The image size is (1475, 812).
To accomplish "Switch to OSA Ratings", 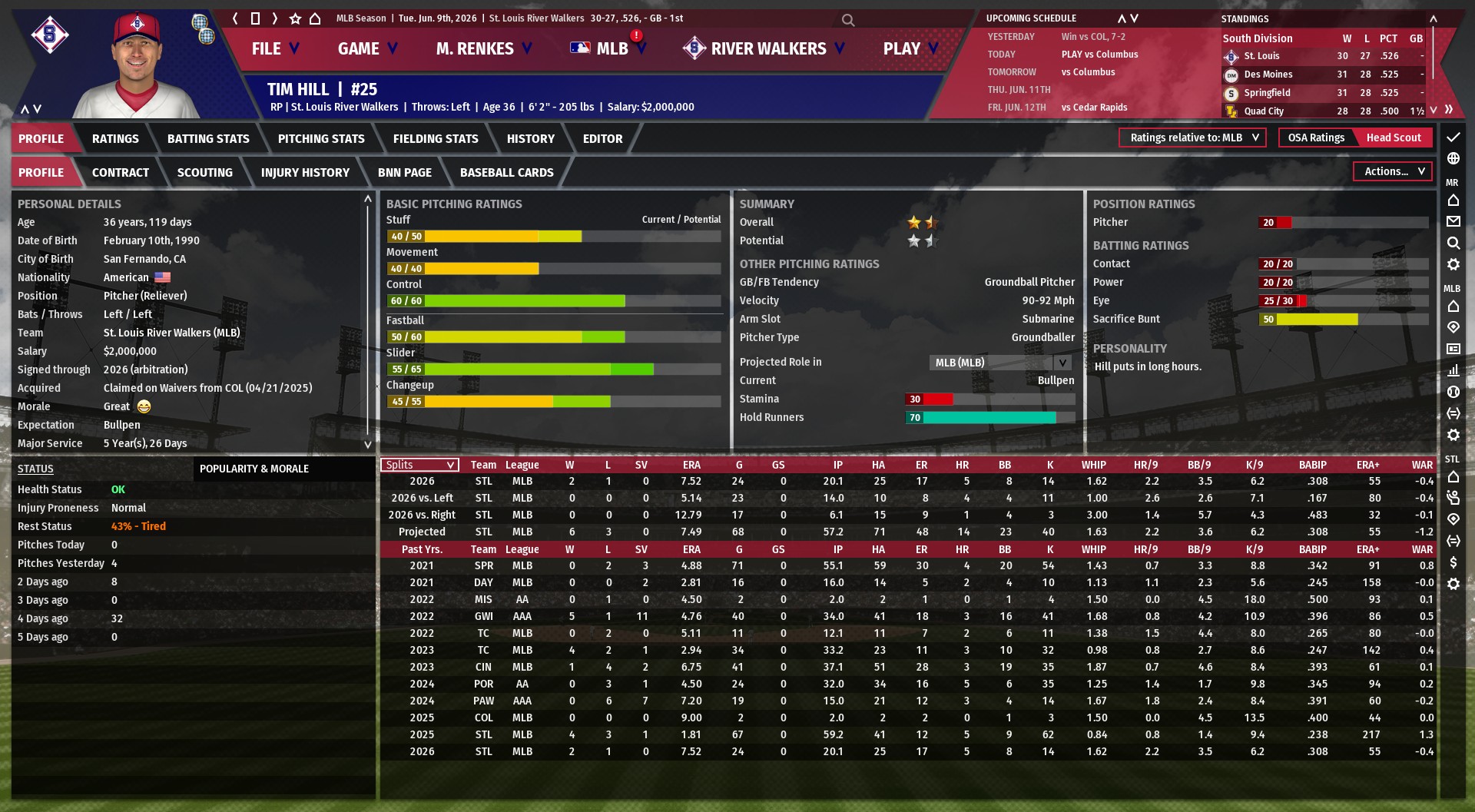I will pos(1316,138).
